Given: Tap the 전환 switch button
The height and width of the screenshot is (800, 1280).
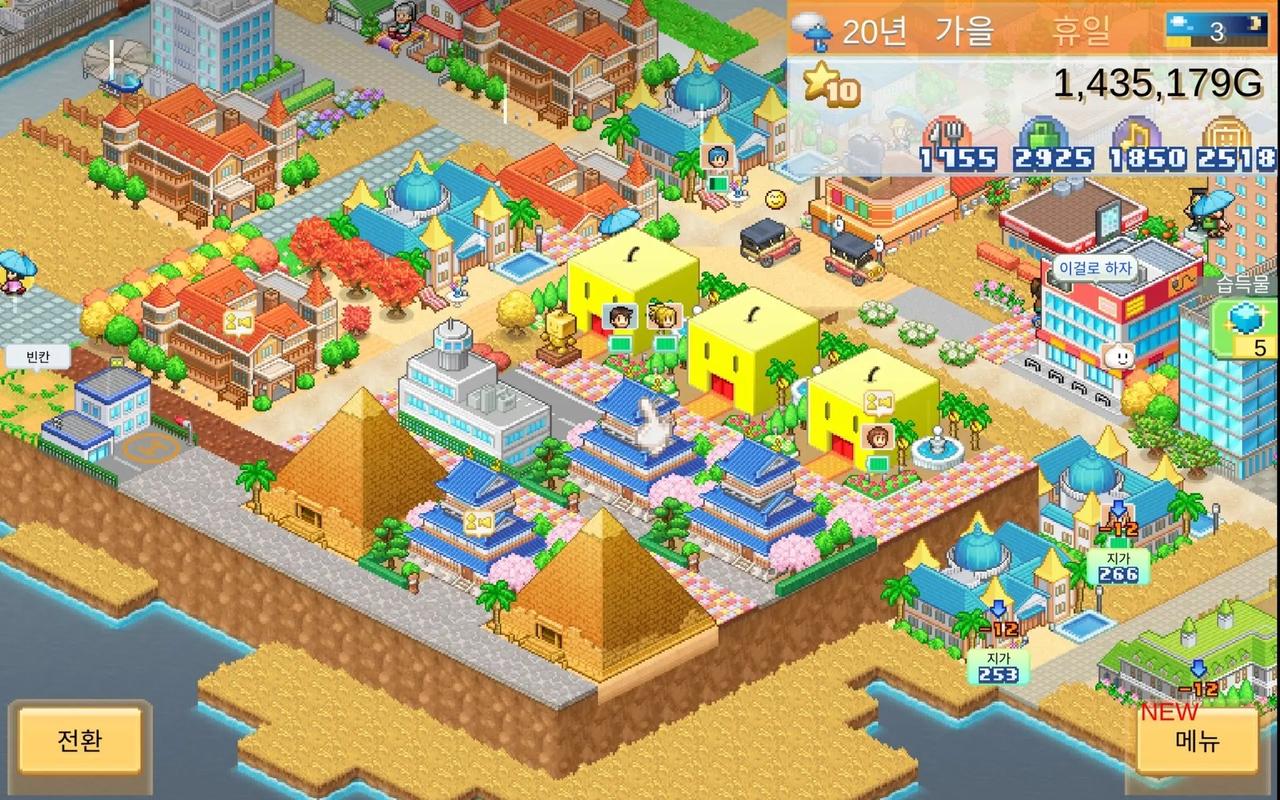Looking at the screenshot, I should click(x=79, y=742).
